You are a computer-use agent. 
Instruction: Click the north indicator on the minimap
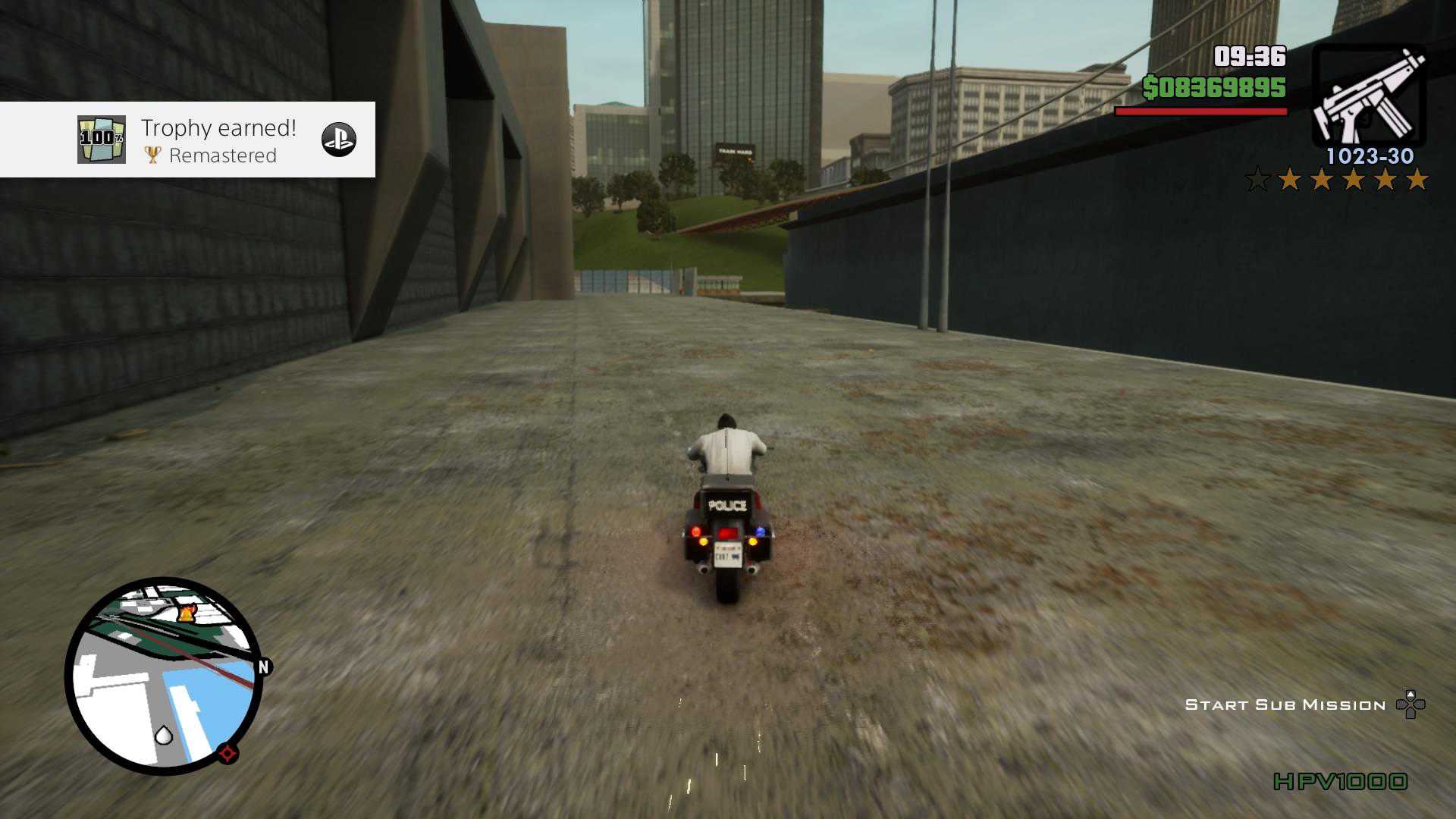pyautogui.click(x=264, y=667)
